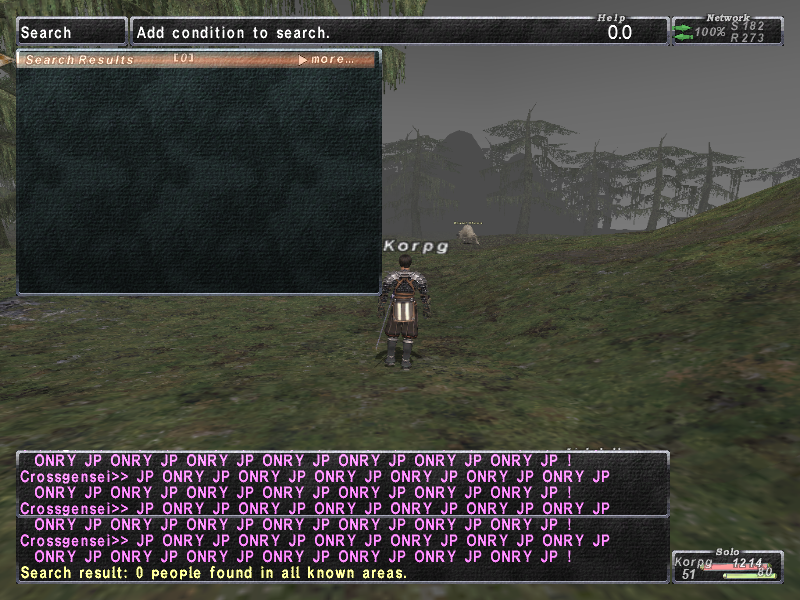Expand the "more..." search option
The width and height of the screenshot is (800, 600).
click(327, 60)
